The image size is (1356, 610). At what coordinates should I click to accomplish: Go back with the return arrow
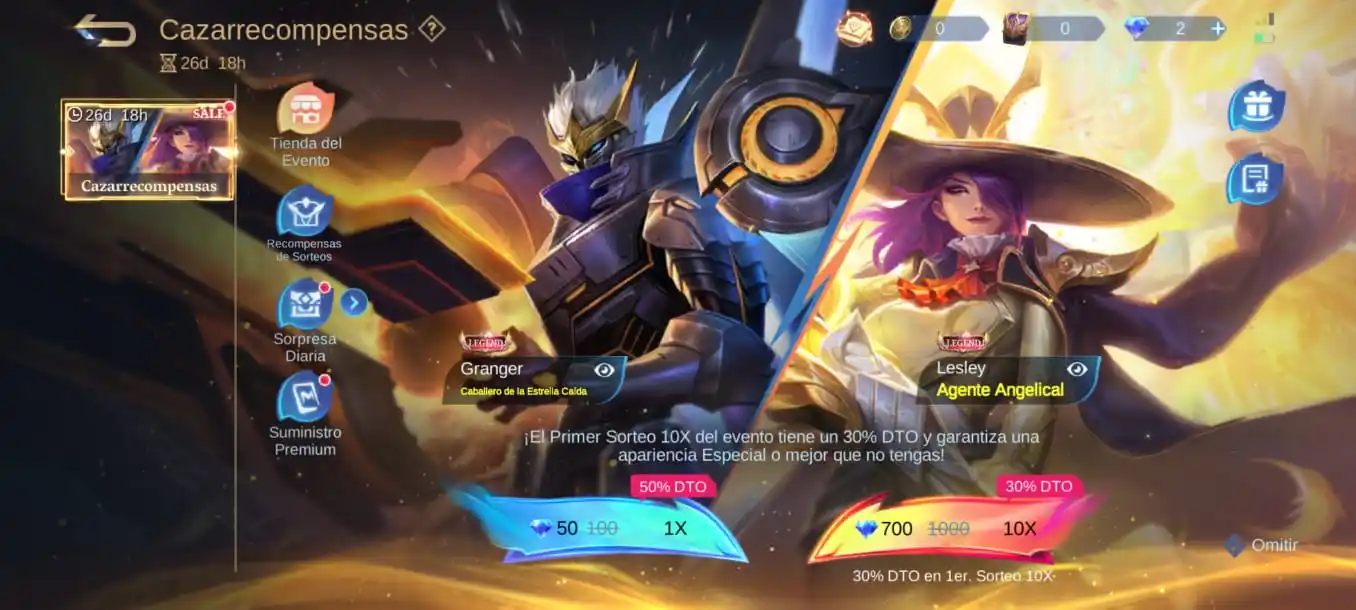tap(105, 30)
